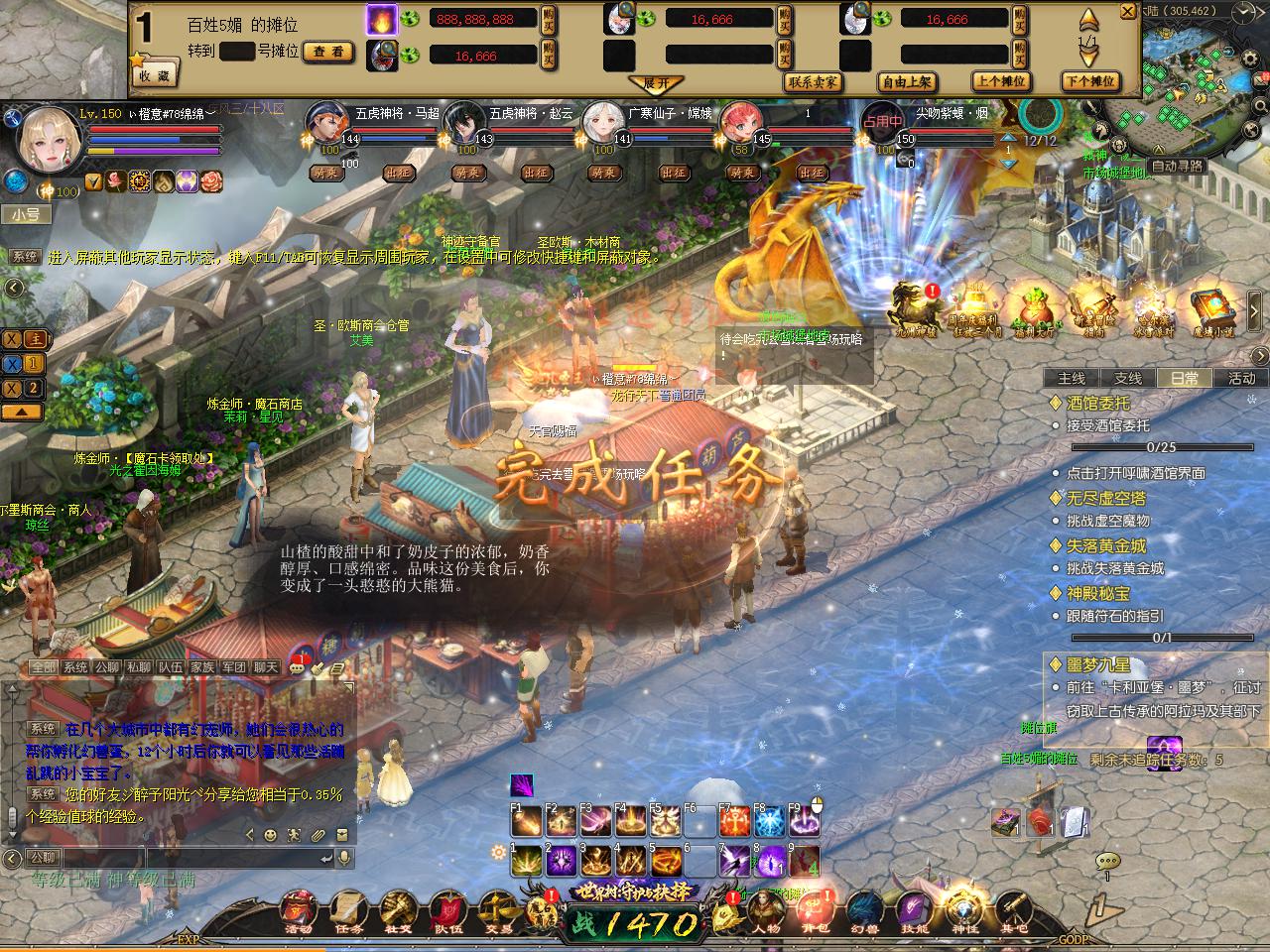Contact the seller via 联系卖家
The height and width of the screenshot is (952, 1270).
(x=813, y=82)
